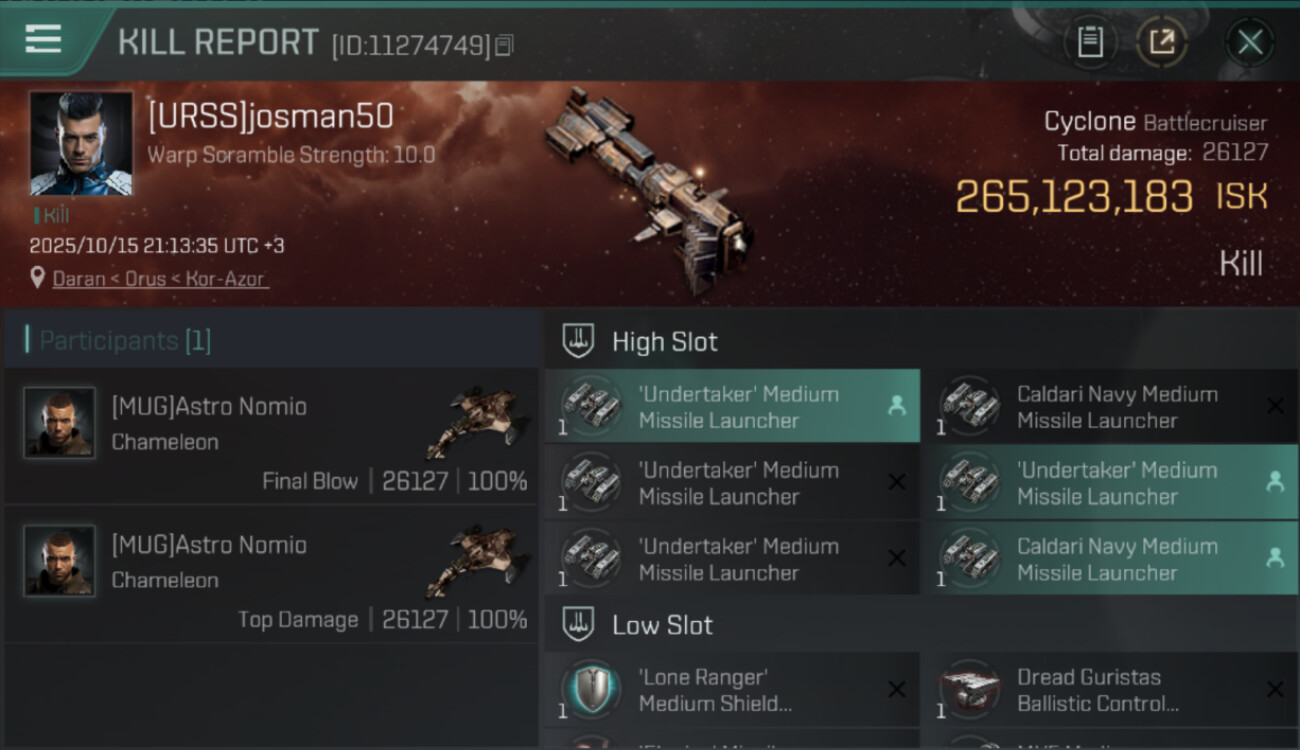The image size is (1300, 750).
Task: Share the kill report externally
Action: pyautogui.click(x=1162, y=42)
